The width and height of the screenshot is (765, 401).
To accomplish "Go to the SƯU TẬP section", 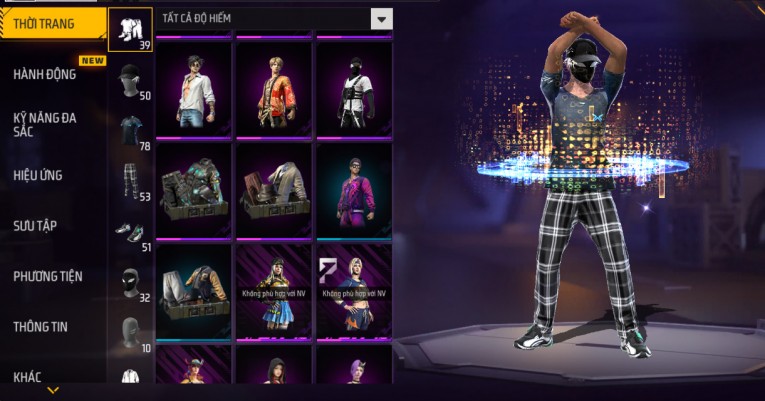I will point(37,225).
